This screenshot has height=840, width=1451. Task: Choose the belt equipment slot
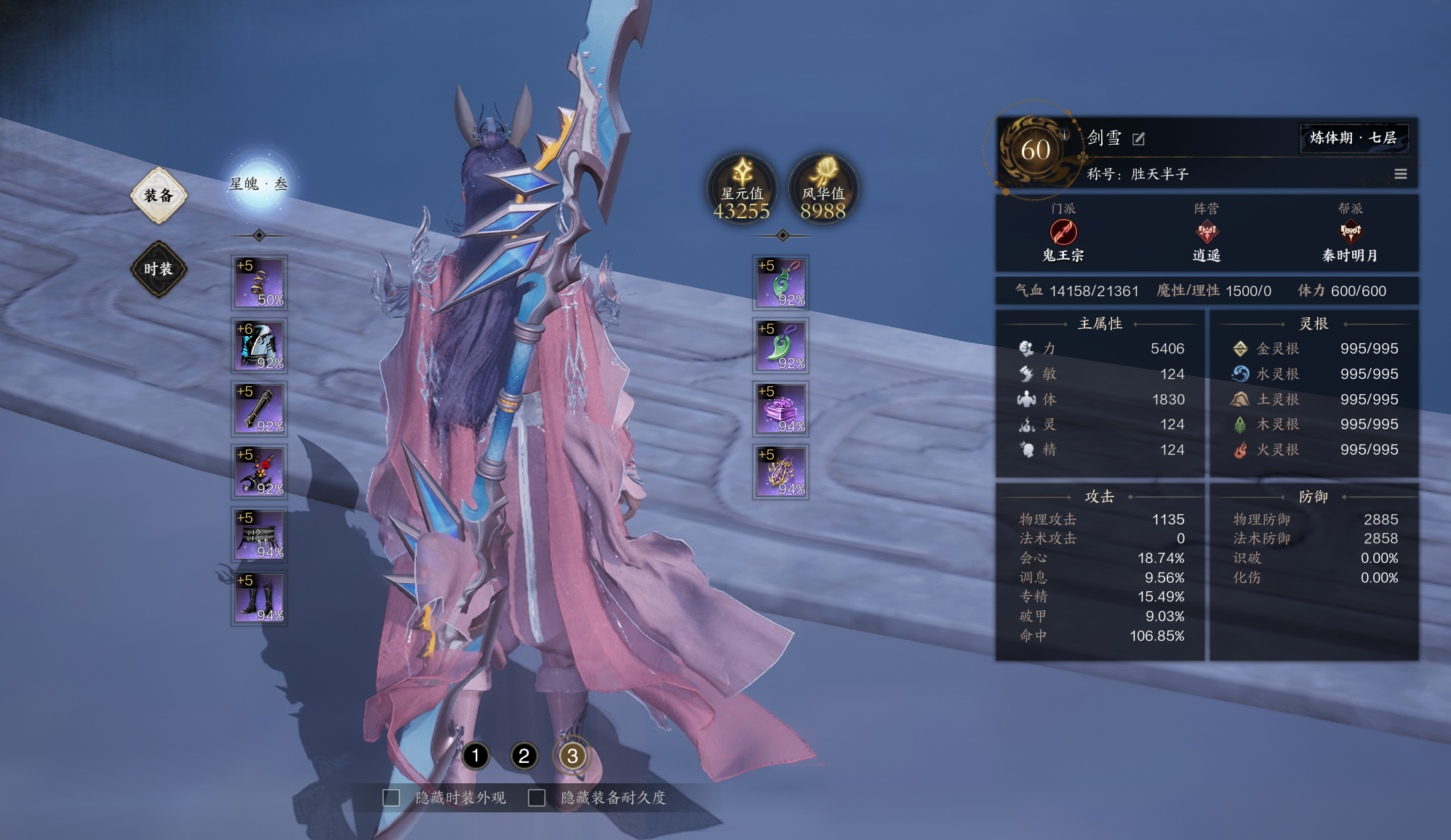click(x=260, y=535)
